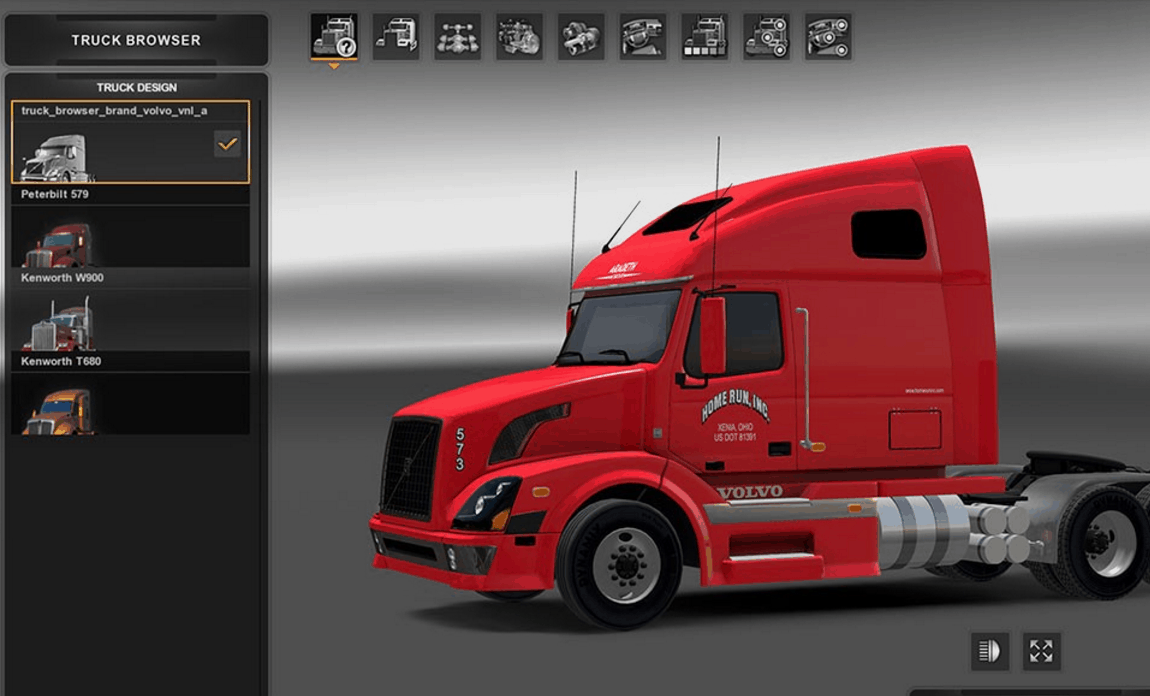
Task: Switch to the chassis tab
Action: tap(458, 37)
